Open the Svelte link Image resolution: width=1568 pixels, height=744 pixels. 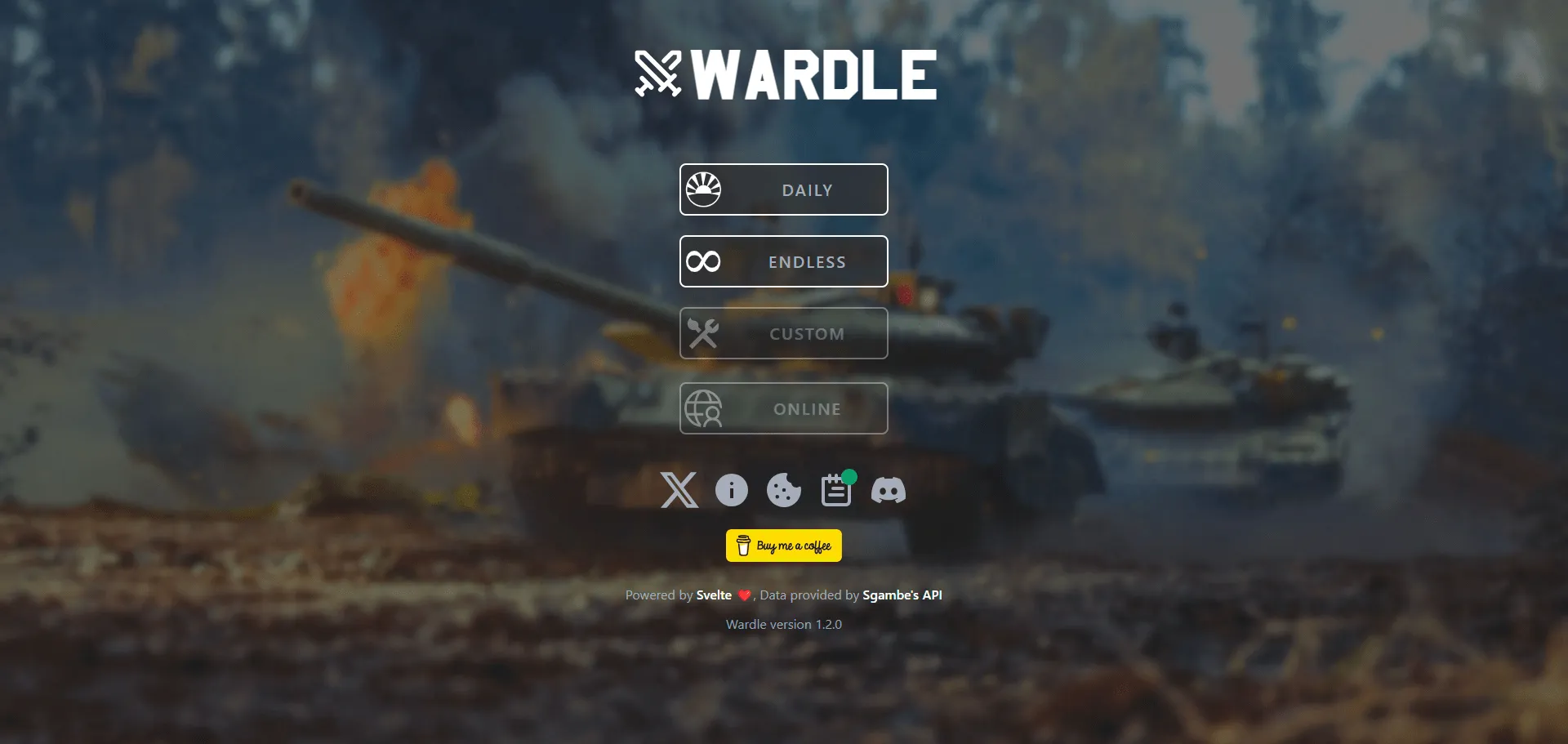pos(715,595)
